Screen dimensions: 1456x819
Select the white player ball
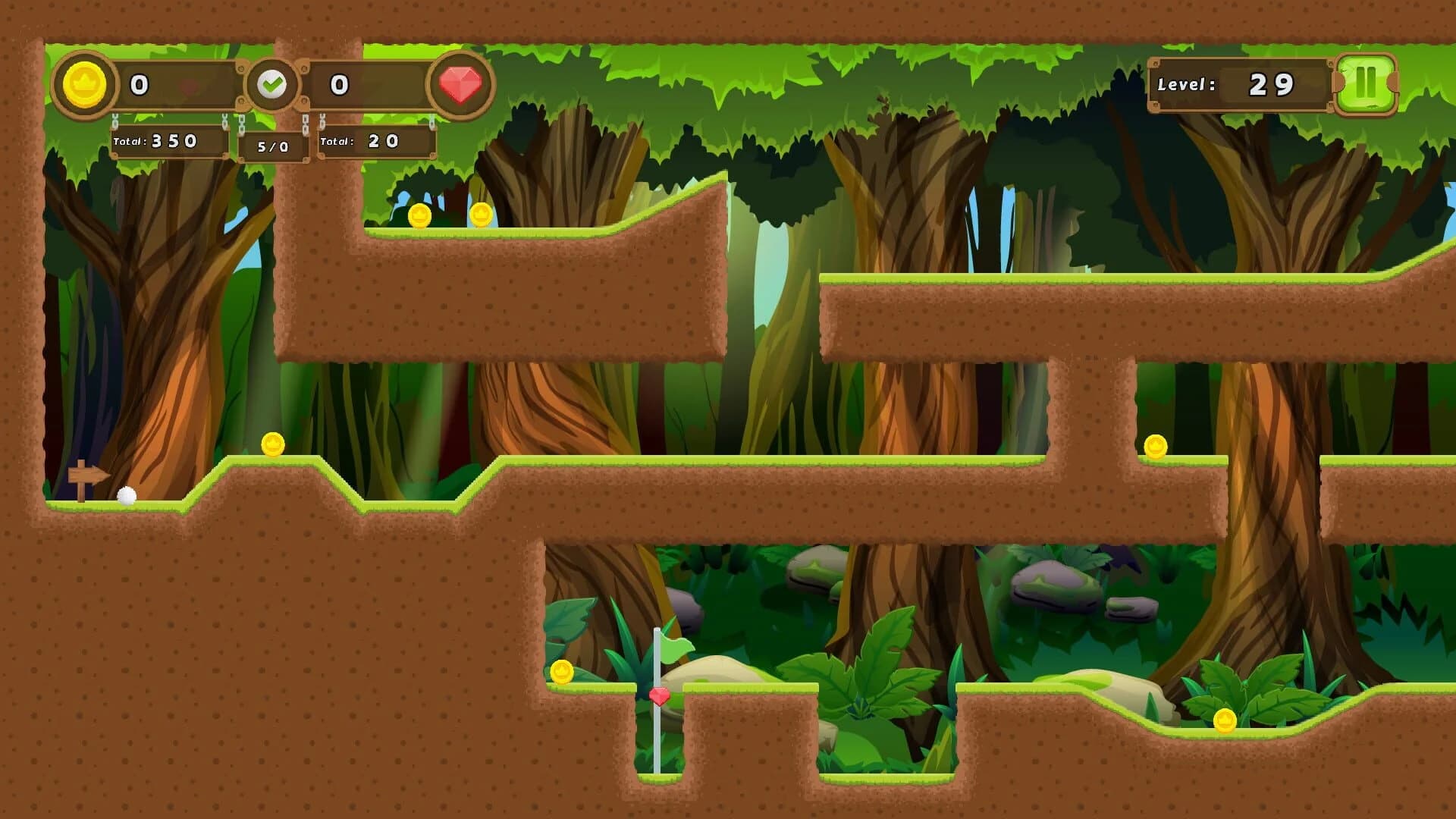pyautogui.click(x=126, y=497)
